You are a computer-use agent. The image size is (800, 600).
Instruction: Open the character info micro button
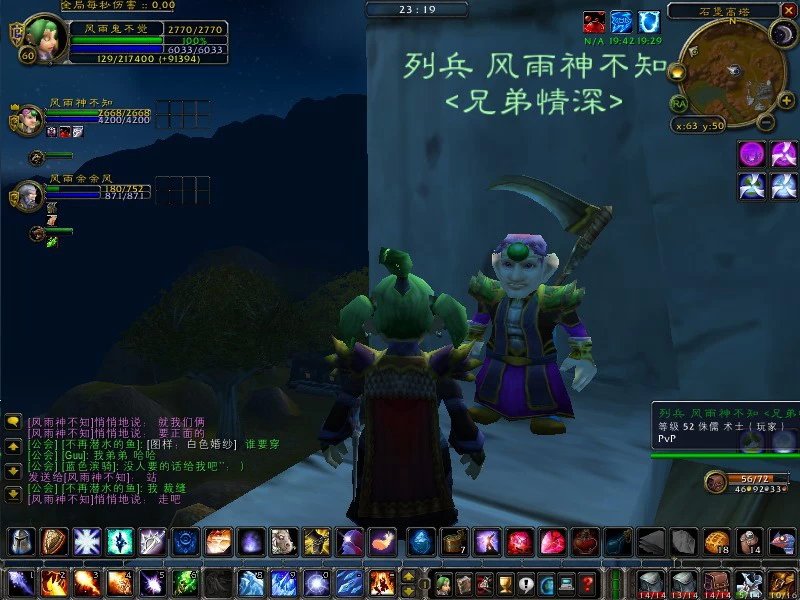[x=441, y=583]
